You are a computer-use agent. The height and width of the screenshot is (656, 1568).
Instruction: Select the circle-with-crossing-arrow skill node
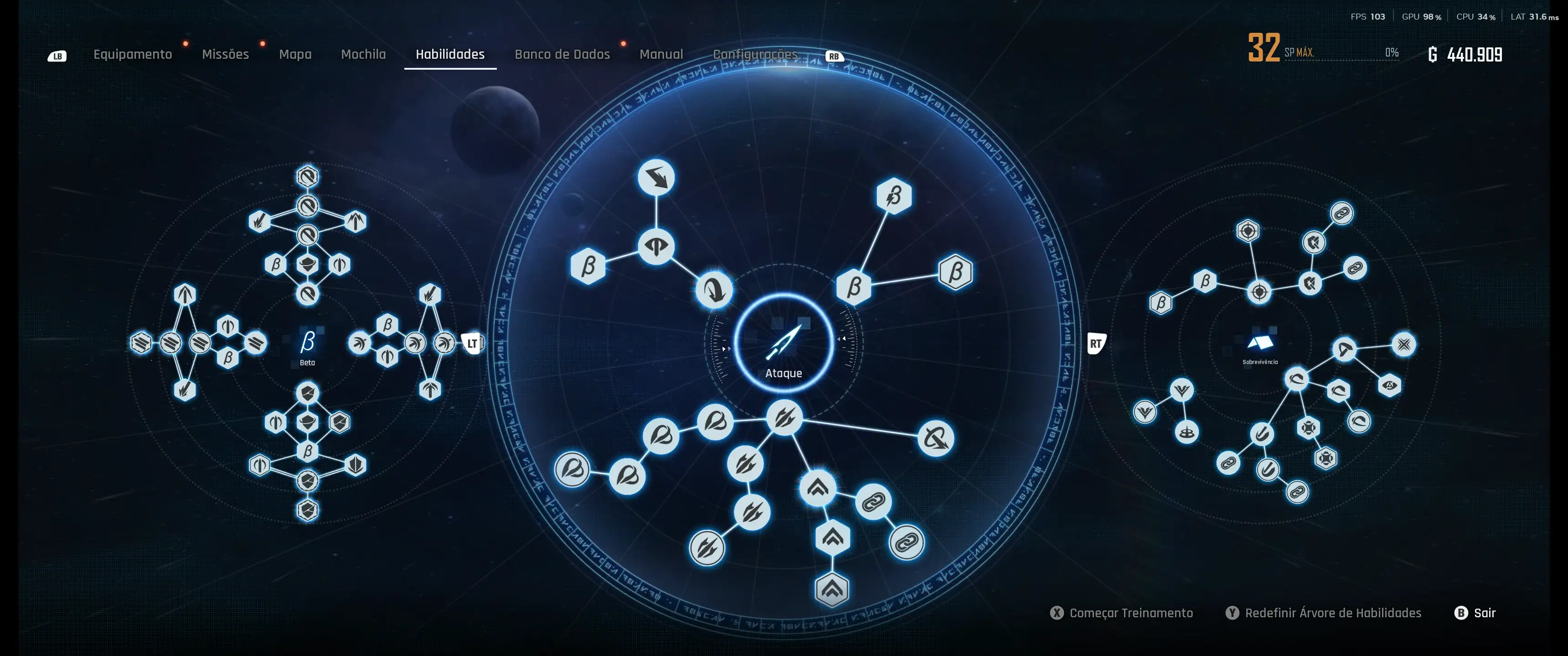(x=936, y=438)
